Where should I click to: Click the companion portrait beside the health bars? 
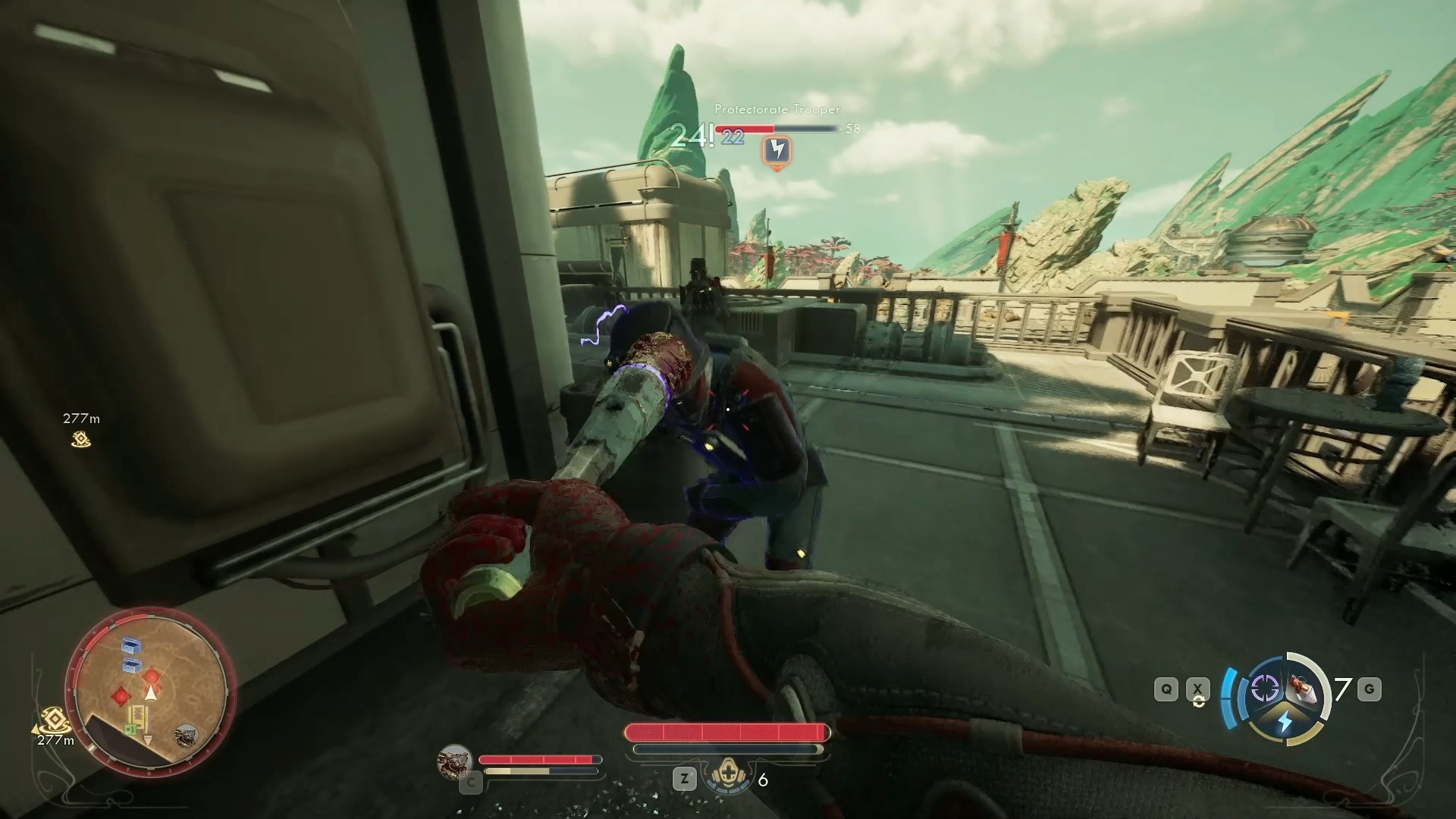point(455,761)
